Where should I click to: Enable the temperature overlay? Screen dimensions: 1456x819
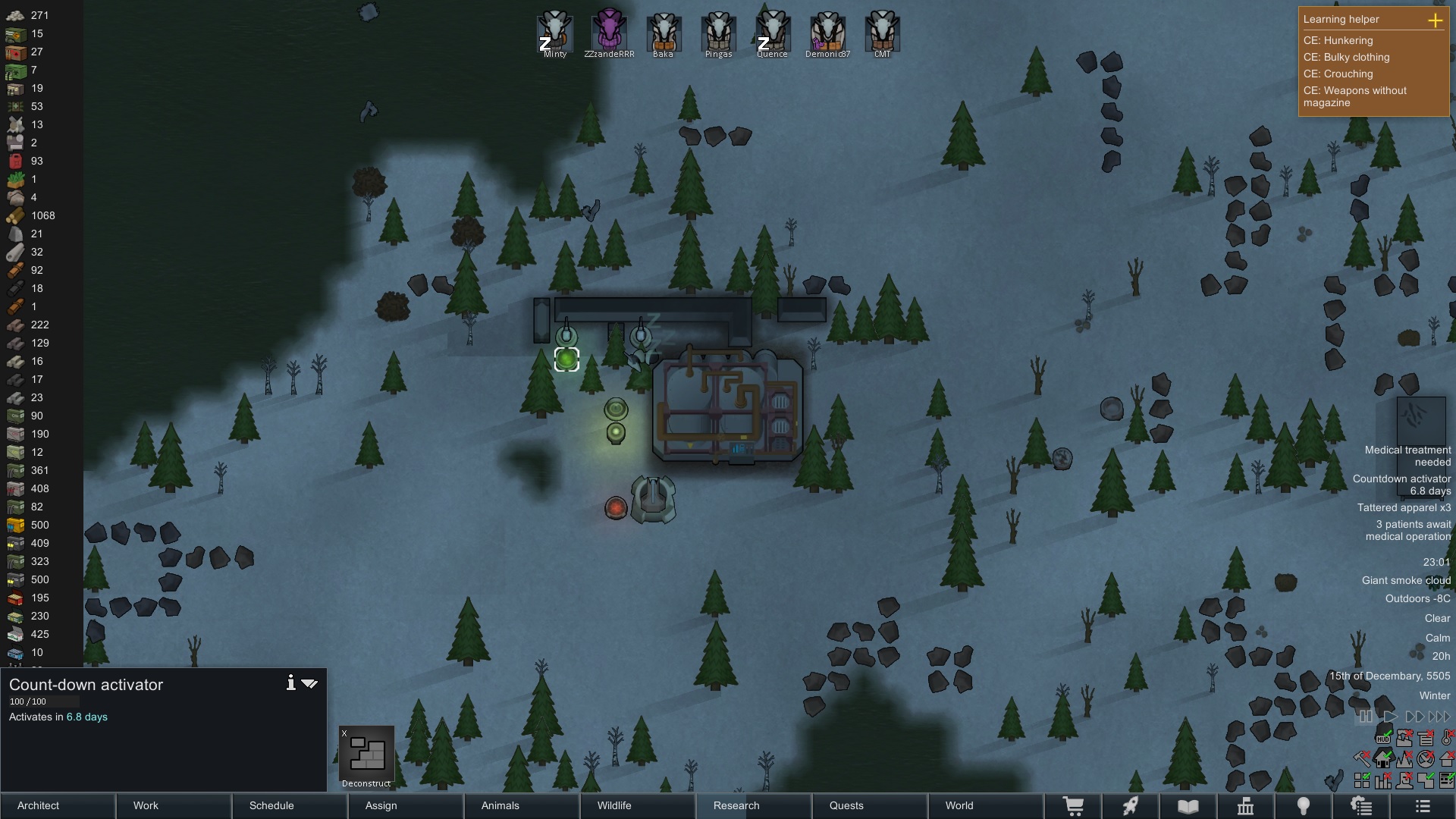click(x=1446, y=738)
